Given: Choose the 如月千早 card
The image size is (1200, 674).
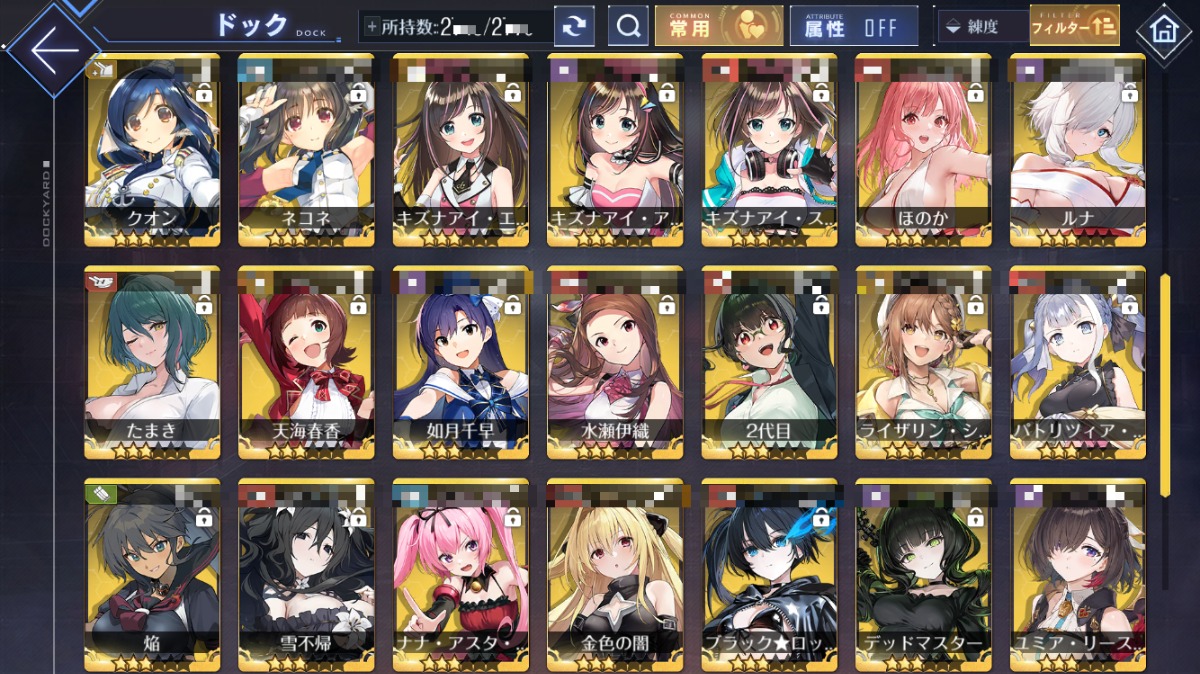Looking at the screenshot, I should (x=460, y=362).
